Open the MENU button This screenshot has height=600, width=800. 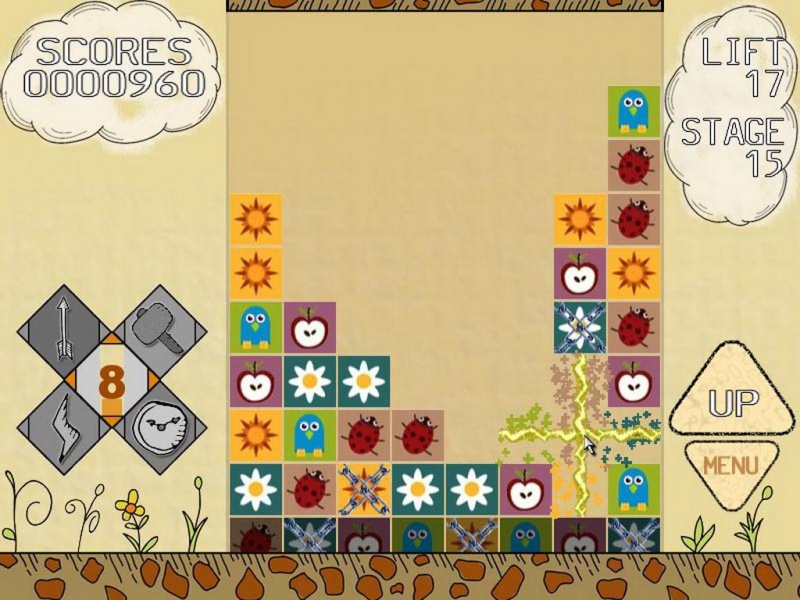point(730,466)
